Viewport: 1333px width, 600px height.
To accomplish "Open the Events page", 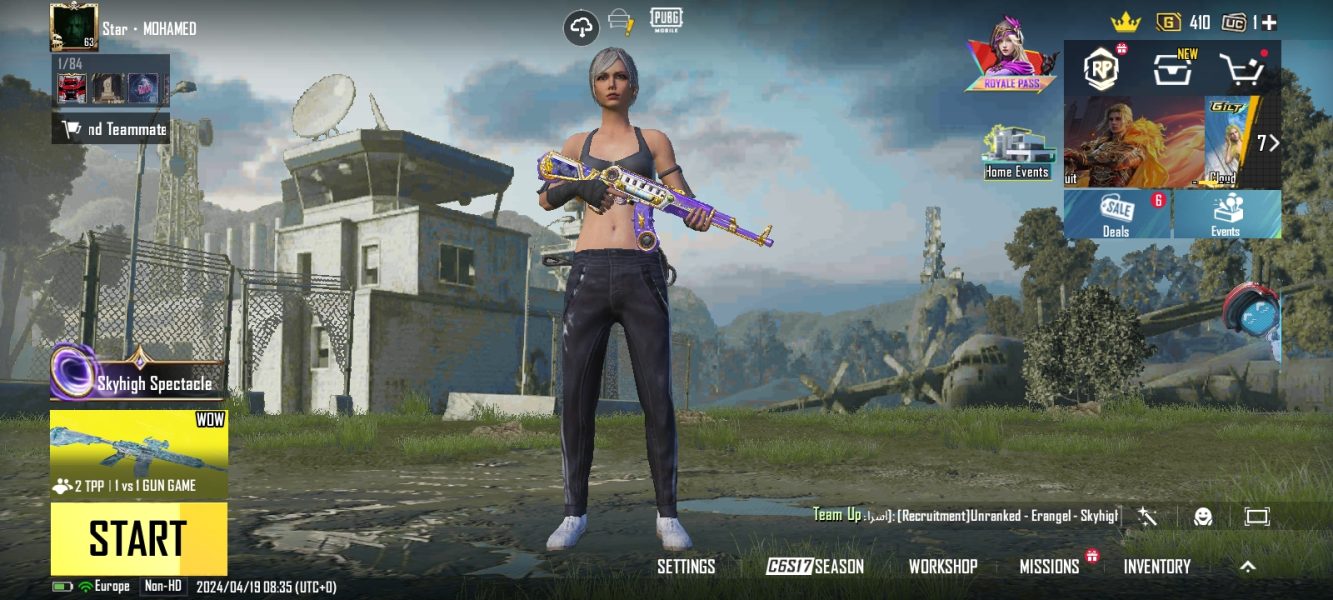I will 1226,214.
